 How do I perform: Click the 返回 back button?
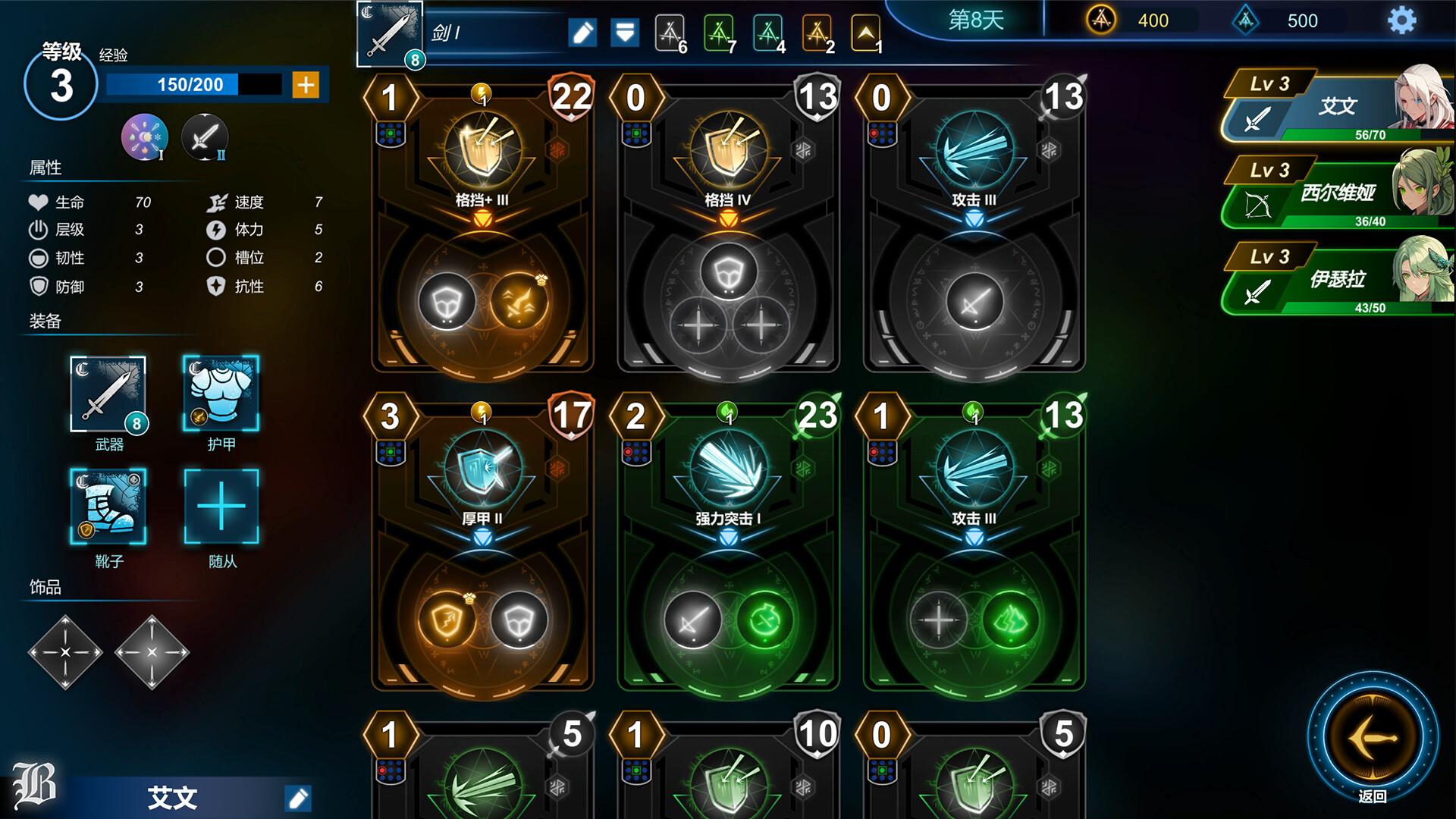tap(1373, 738)
